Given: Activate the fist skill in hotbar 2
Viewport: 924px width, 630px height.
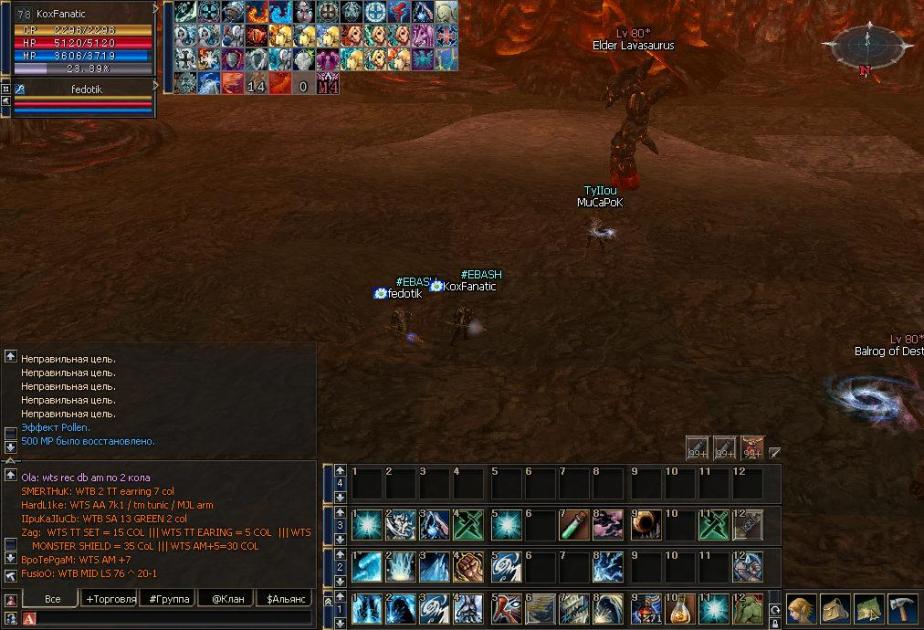Looking at the screenshot, I should (469, 567).
